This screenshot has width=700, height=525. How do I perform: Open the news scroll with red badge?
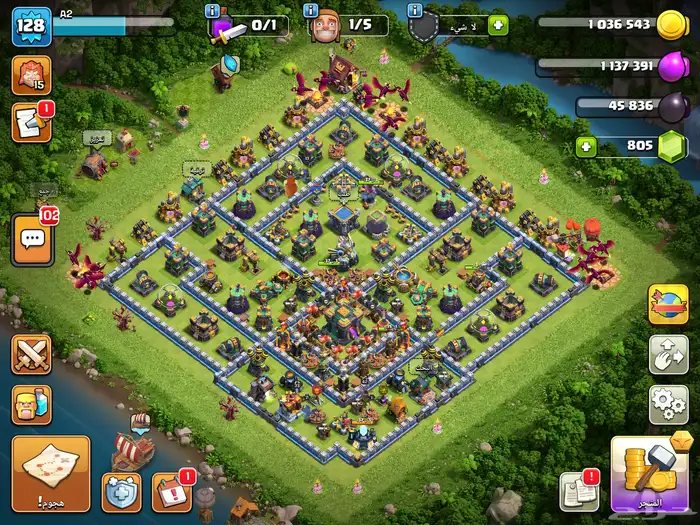[x=31, y=122]
